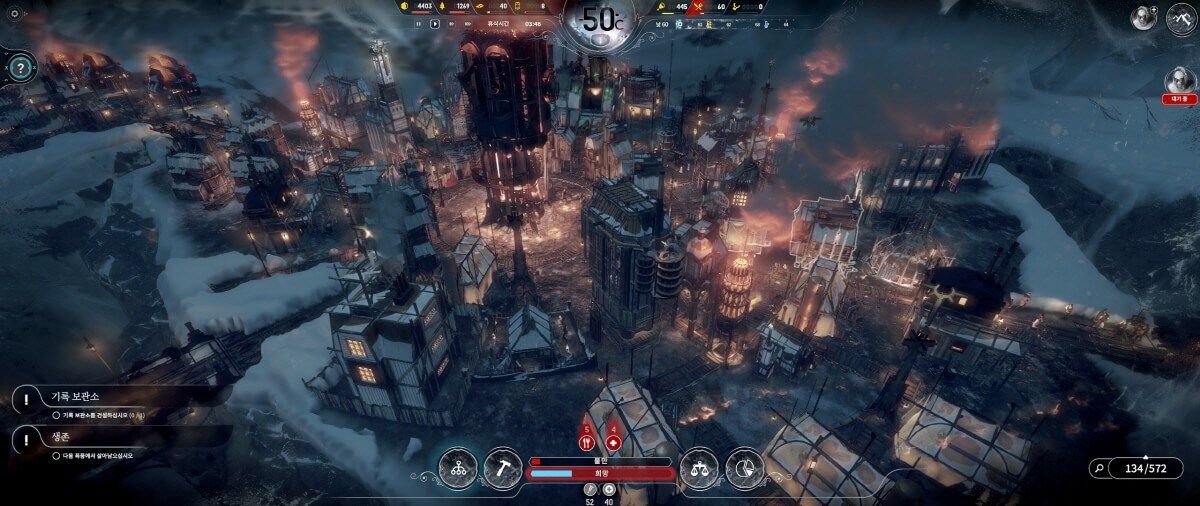Click the sick people red cross alert
The width and height of the screenshot is (1200, 506).
(x=613, y=441)
